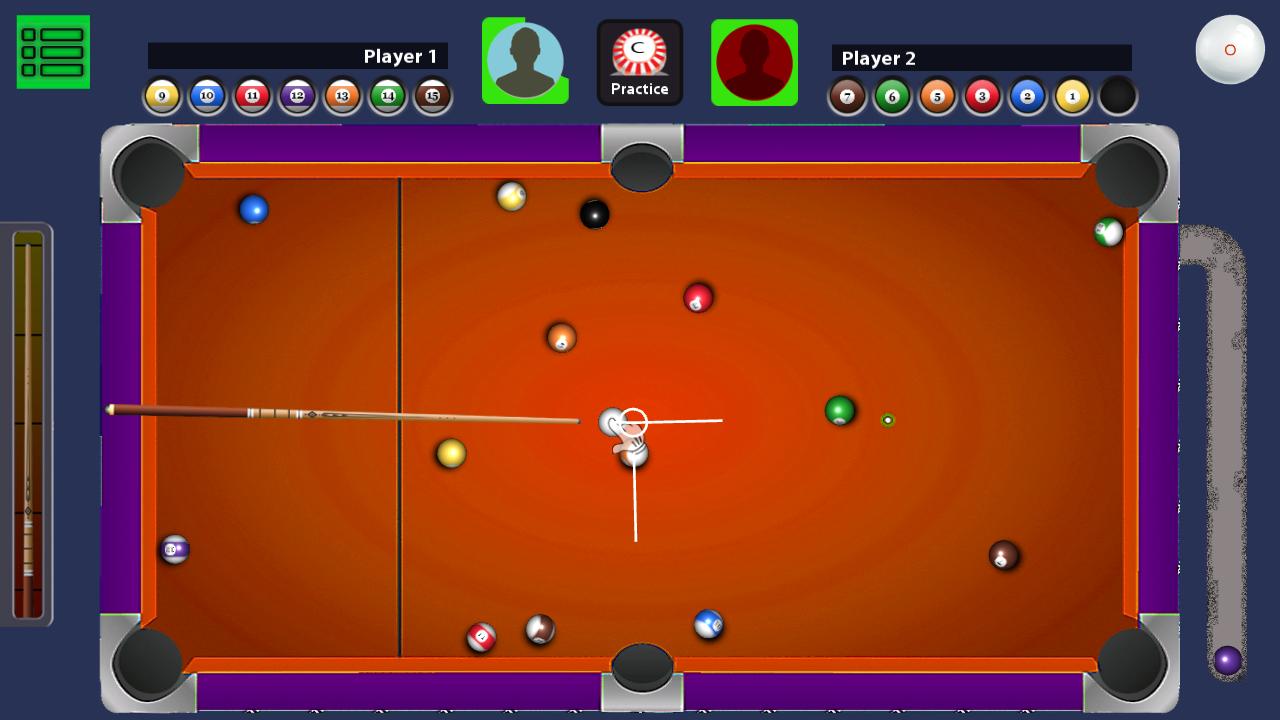Select the 15-ball in Player 1's rack
The width and height of the screenshot is (1280, 720).
coord(431,95)
